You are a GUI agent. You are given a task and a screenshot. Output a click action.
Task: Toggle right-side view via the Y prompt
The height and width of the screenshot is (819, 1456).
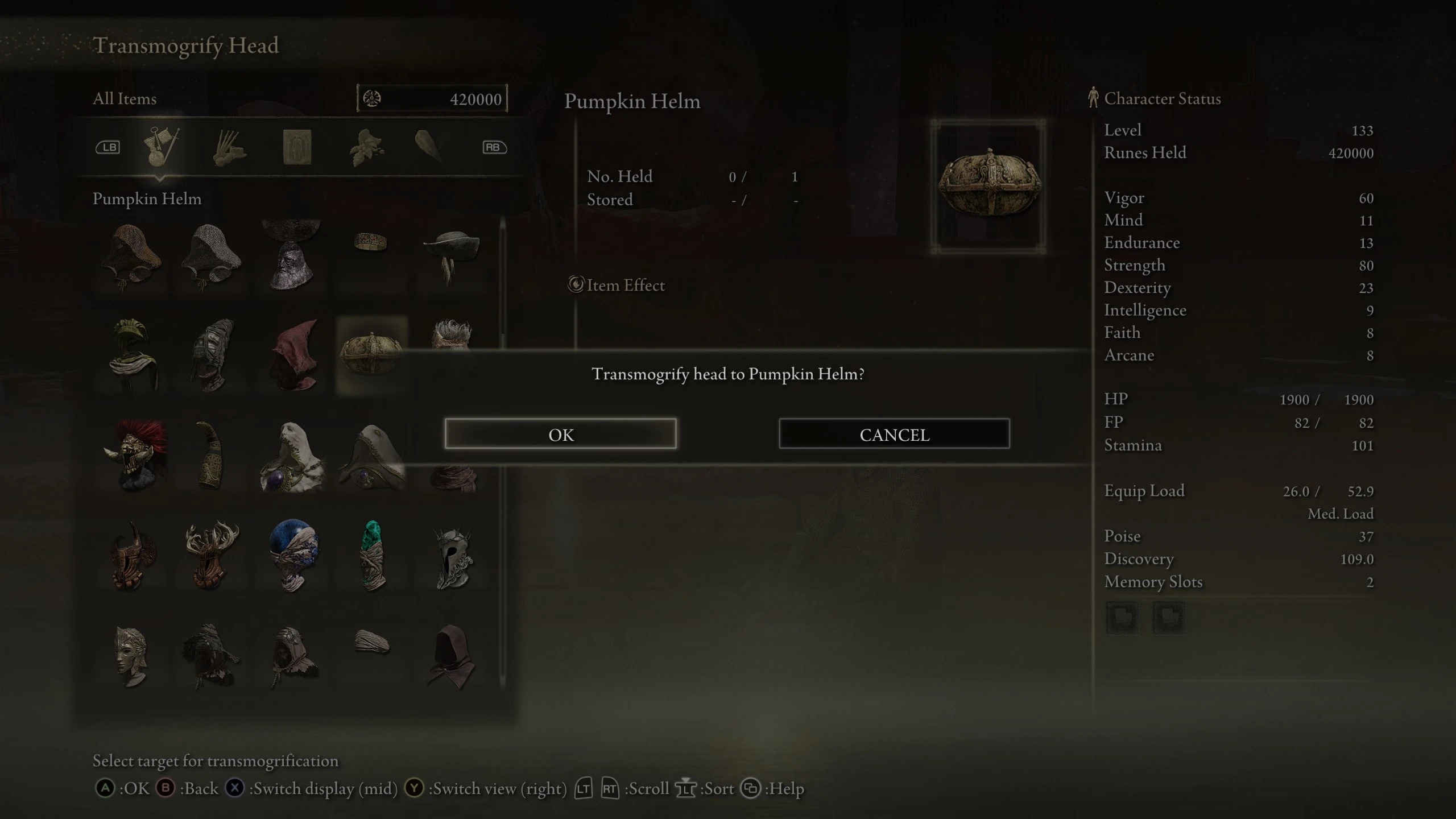(414, 788)
